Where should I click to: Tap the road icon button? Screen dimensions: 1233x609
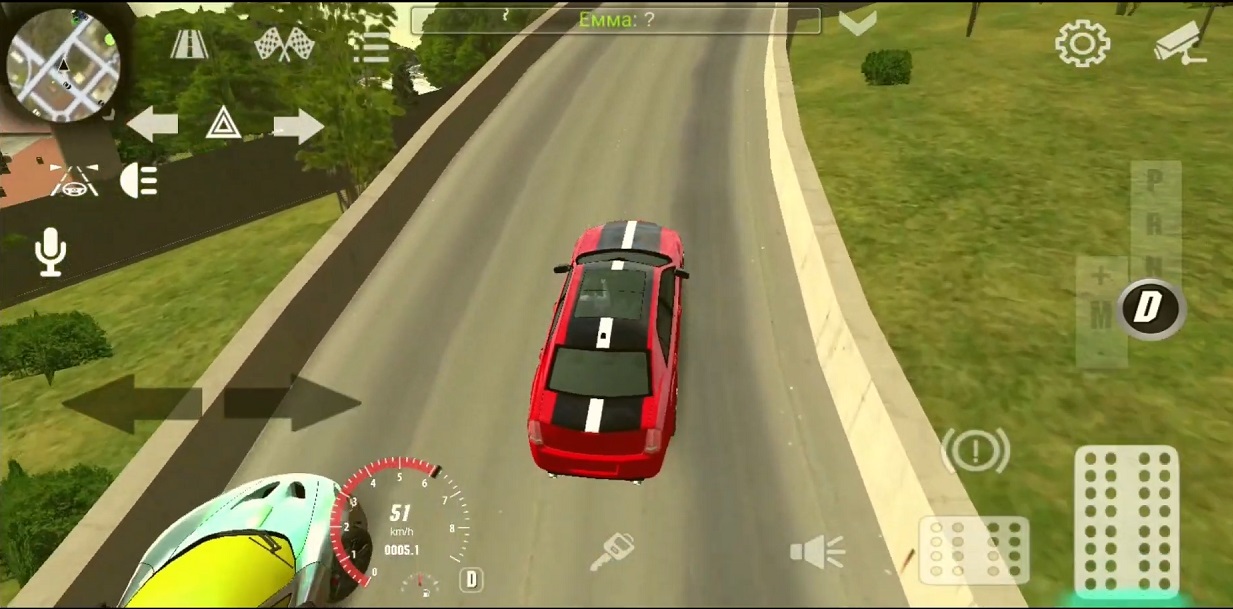(x=188, y=44)
